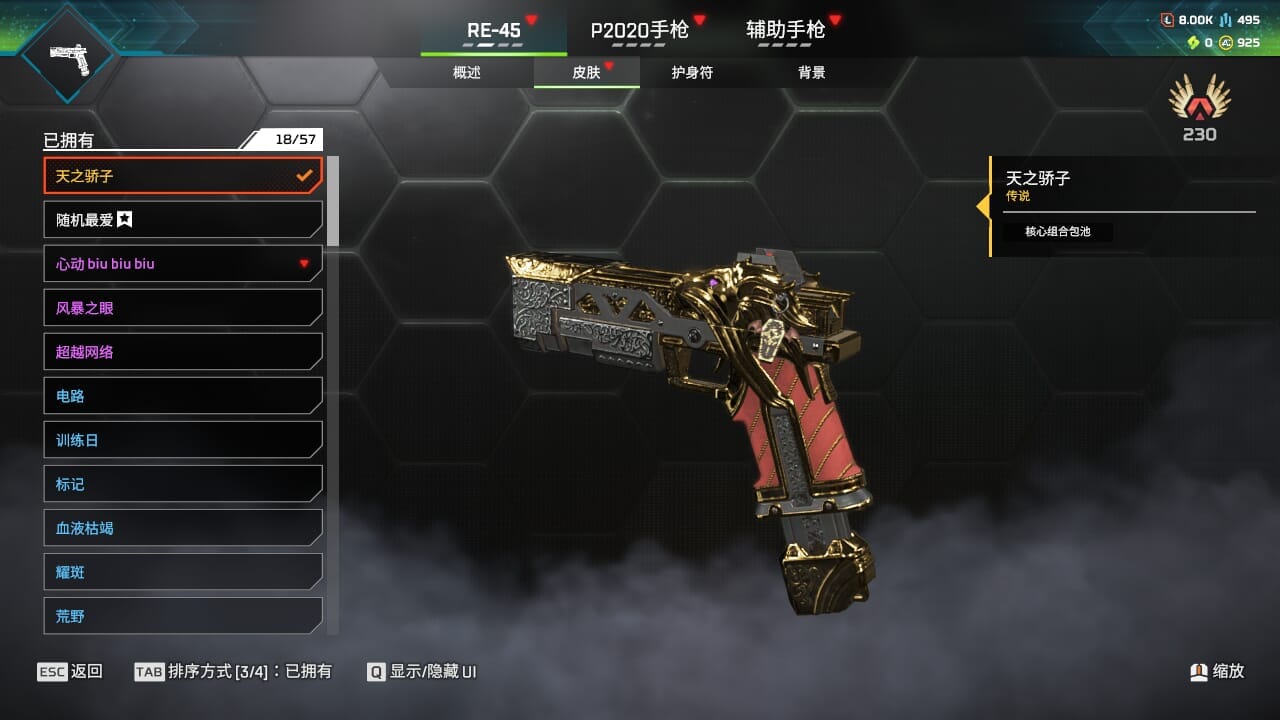
Task: Open the P2020手枪 weapon tab
Action: (x=640, y=30)
